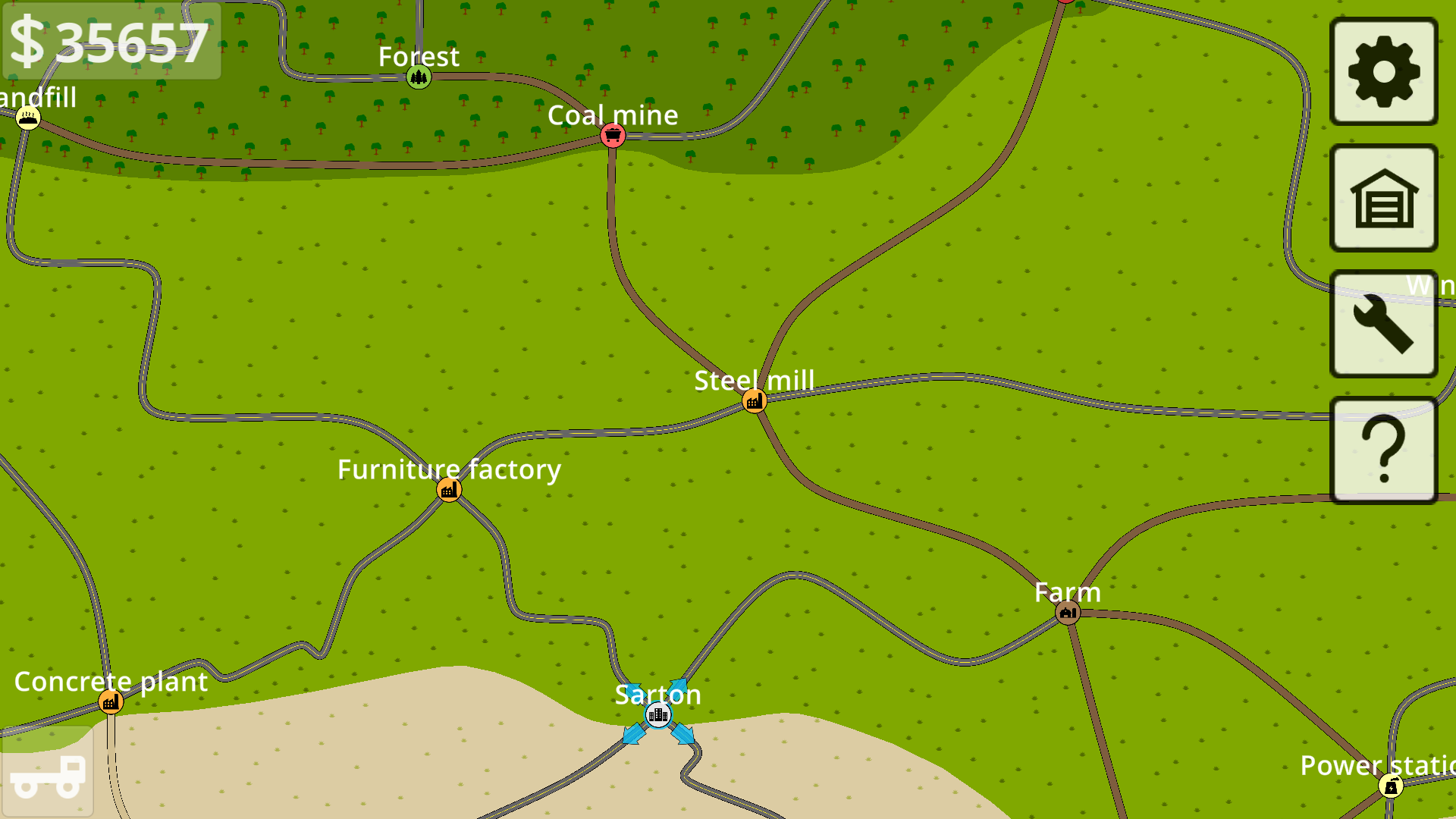Open the Landfill node icon
The width and height of the screenshot is (1456, 819).
click(x=29, y=118)
